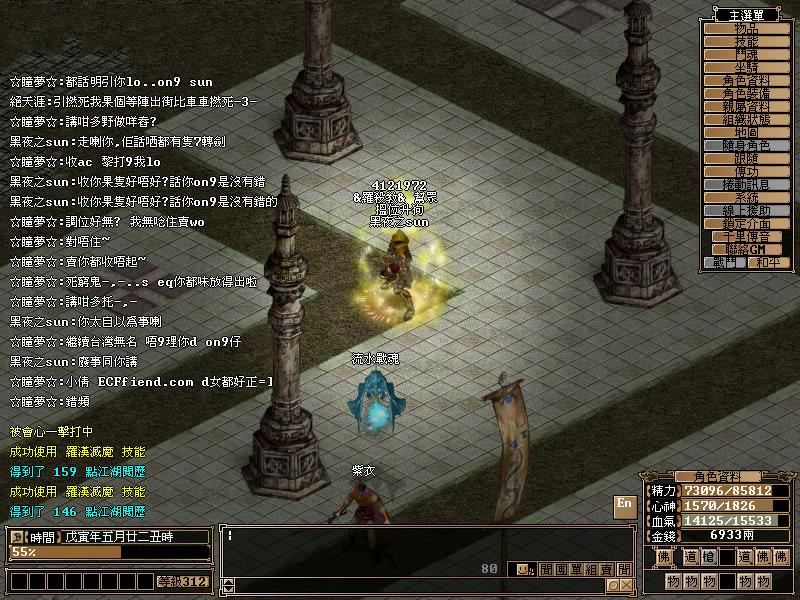The height and width of the screenshot is (600, 800).
Task: Switch to 戰鬥 (combat) mode
Action: (x=725, y=262)
